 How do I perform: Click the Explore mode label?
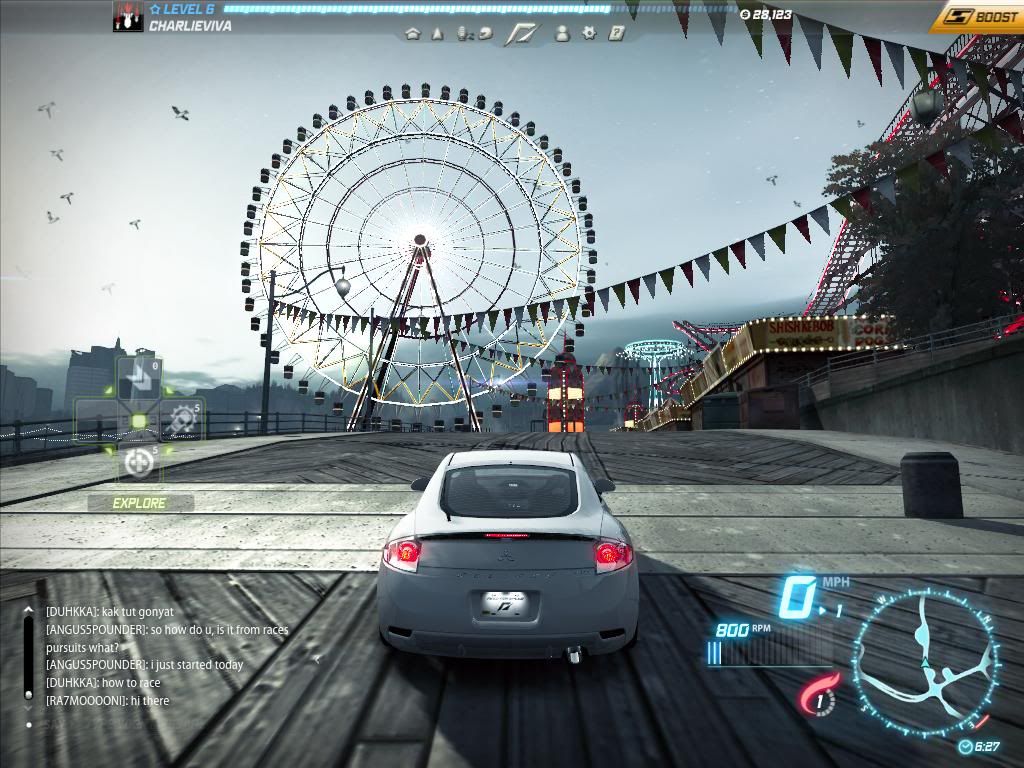click(x=139, y=503)
